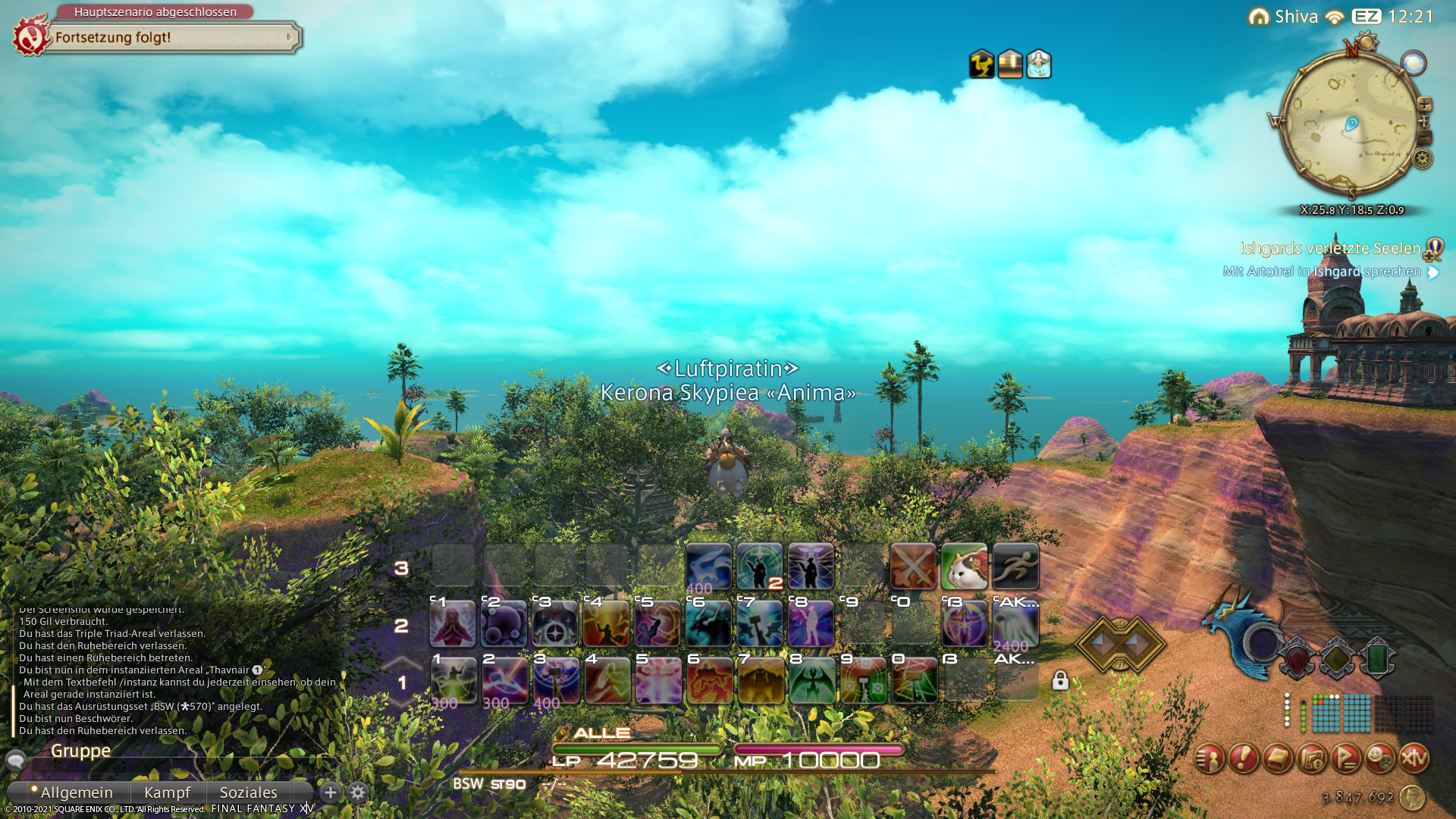Select the Ishgards verletzte Seelen quest tracker

coord(1330,249)
